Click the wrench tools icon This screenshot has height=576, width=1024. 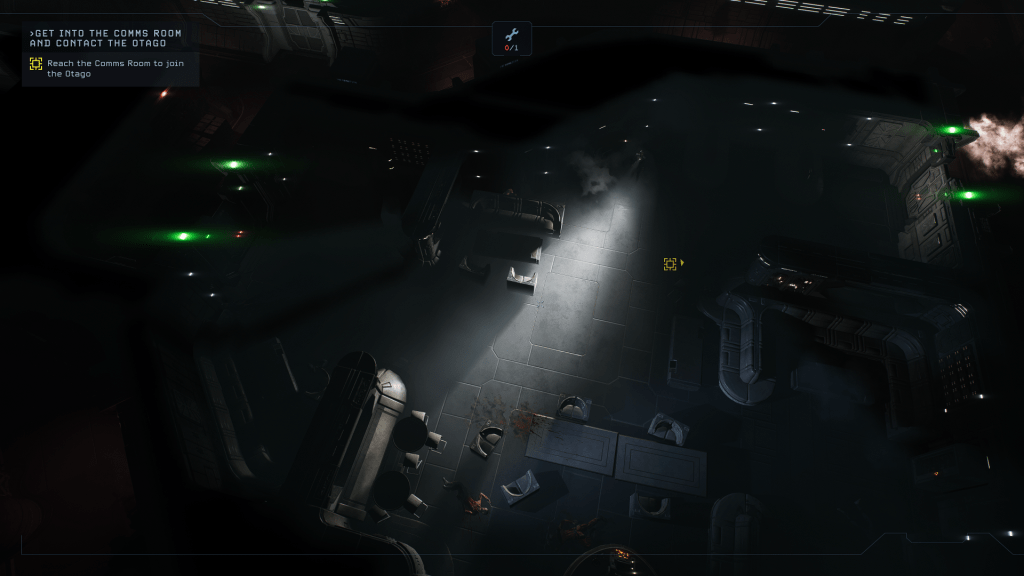coord(511,34)
